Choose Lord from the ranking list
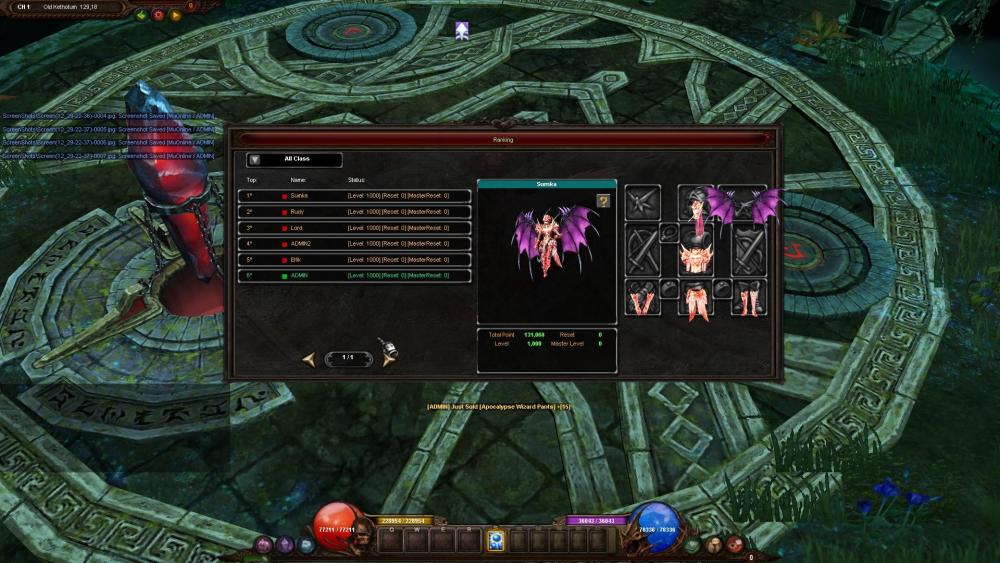The width and height of the screenshot is (1000, 563). tap(354, 228)
